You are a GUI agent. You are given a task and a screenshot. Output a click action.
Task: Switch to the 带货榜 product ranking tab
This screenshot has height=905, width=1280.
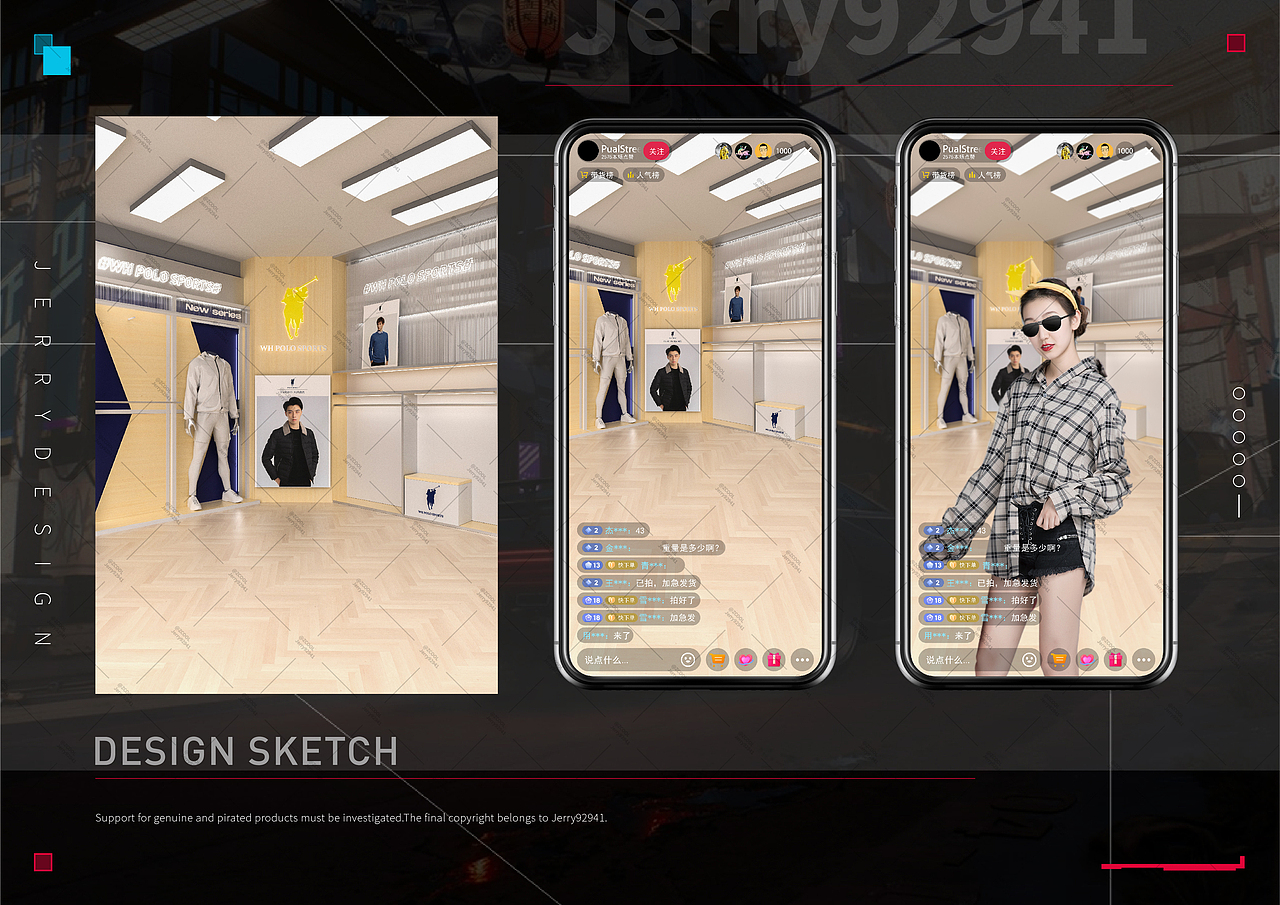point(597,173)
